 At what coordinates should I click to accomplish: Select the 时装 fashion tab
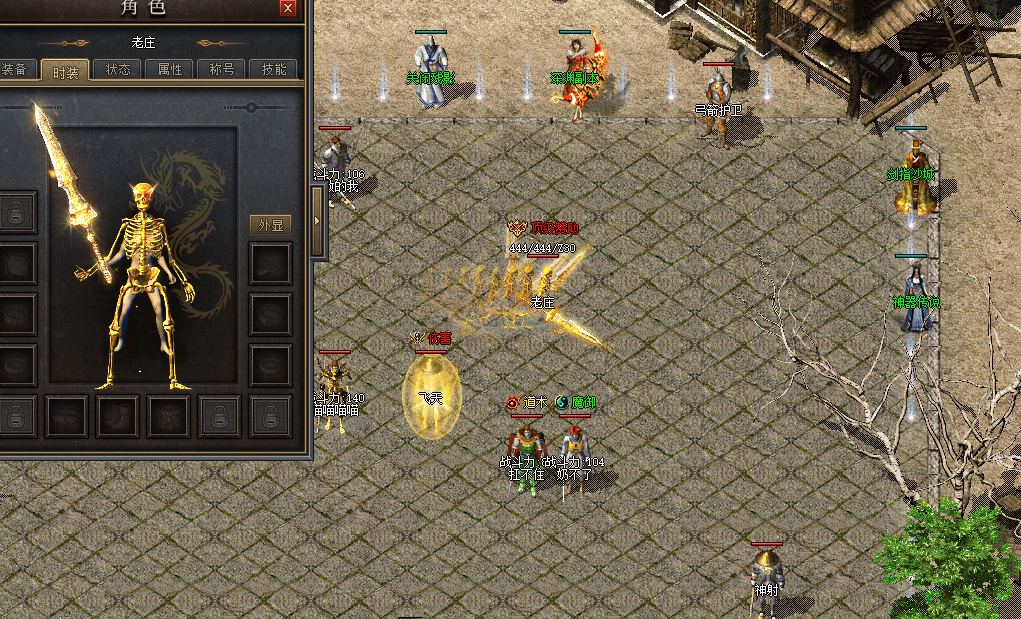(66, 71)
